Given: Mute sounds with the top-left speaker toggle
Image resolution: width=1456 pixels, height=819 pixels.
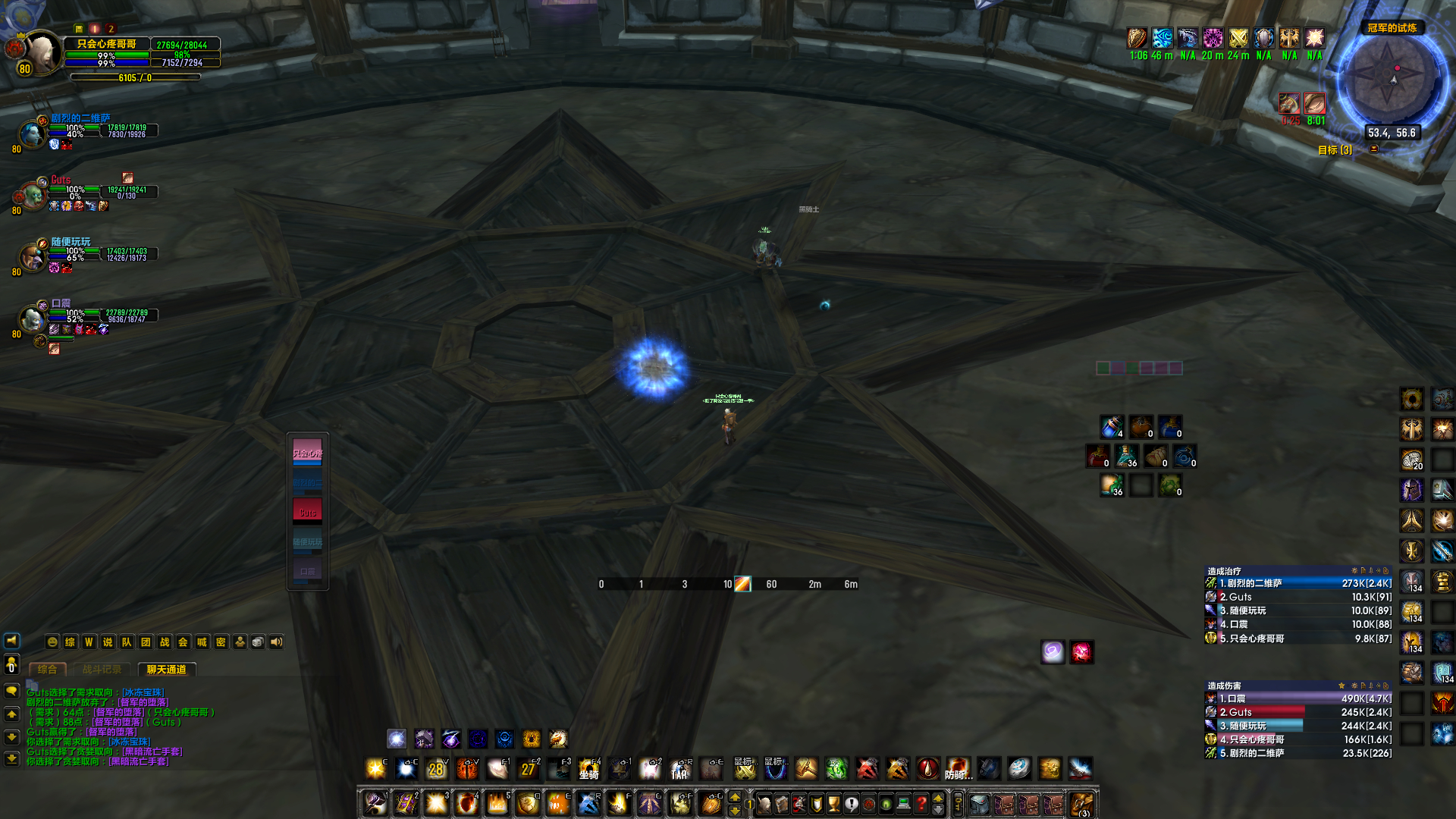Looking at the screenshot, I should [10, 642].
